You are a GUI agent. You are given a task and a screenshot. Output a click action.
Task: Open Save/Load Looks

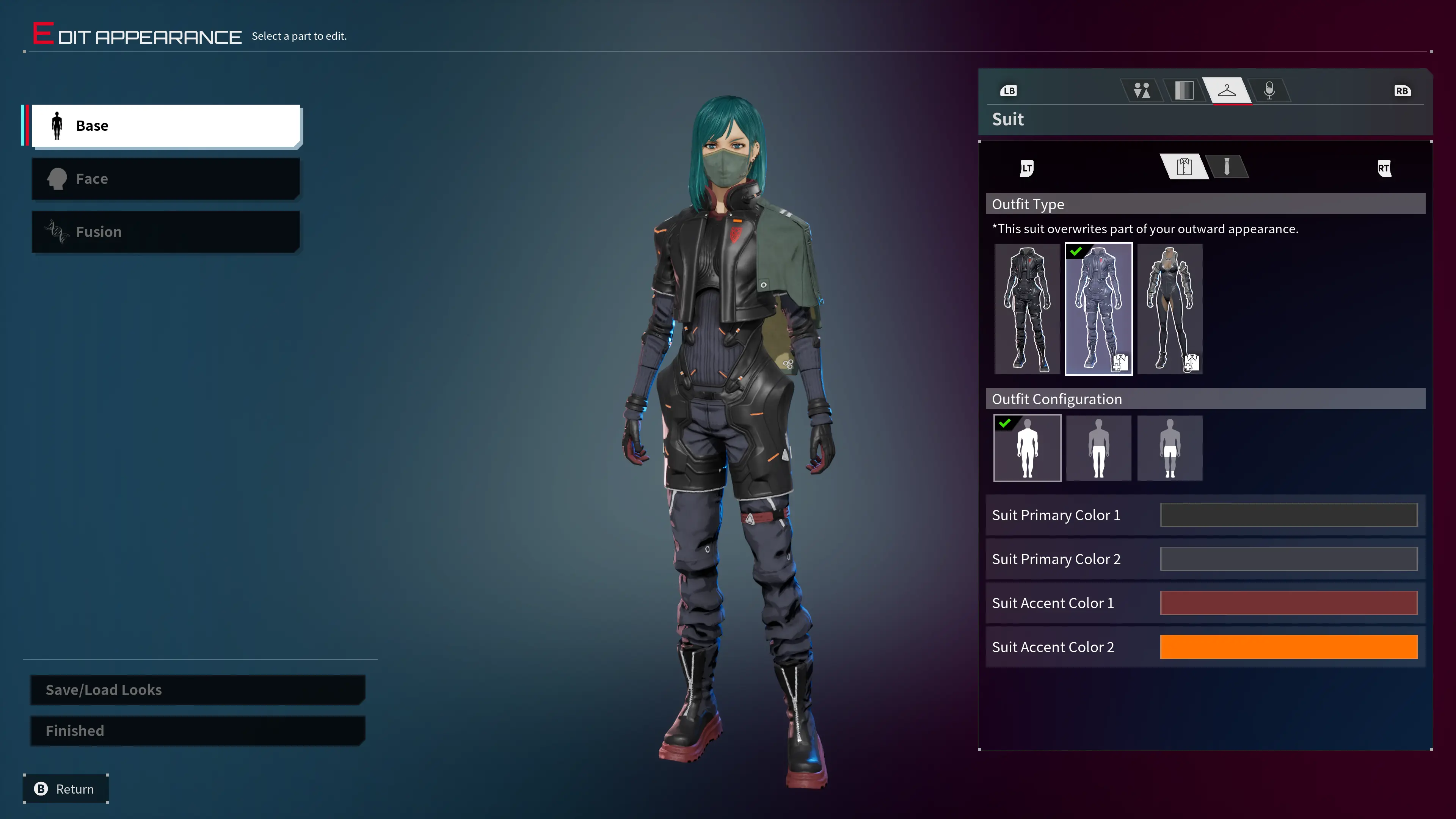tap(197, 690)
